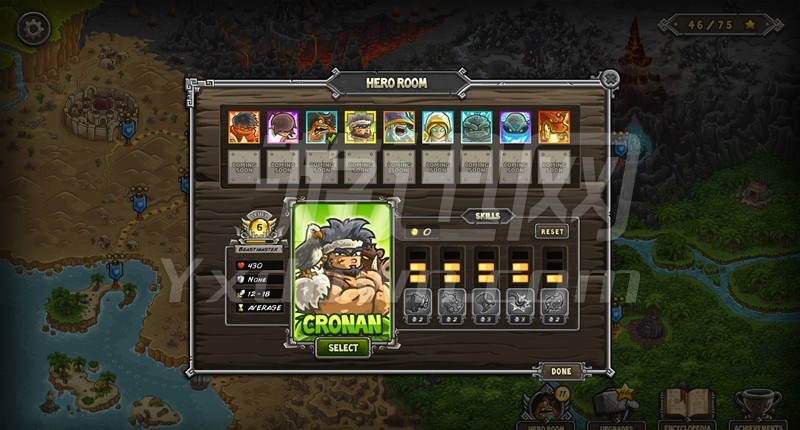Open the Encyclopedia book
This screenshot has width=800, height=430.
pos(686,406)
